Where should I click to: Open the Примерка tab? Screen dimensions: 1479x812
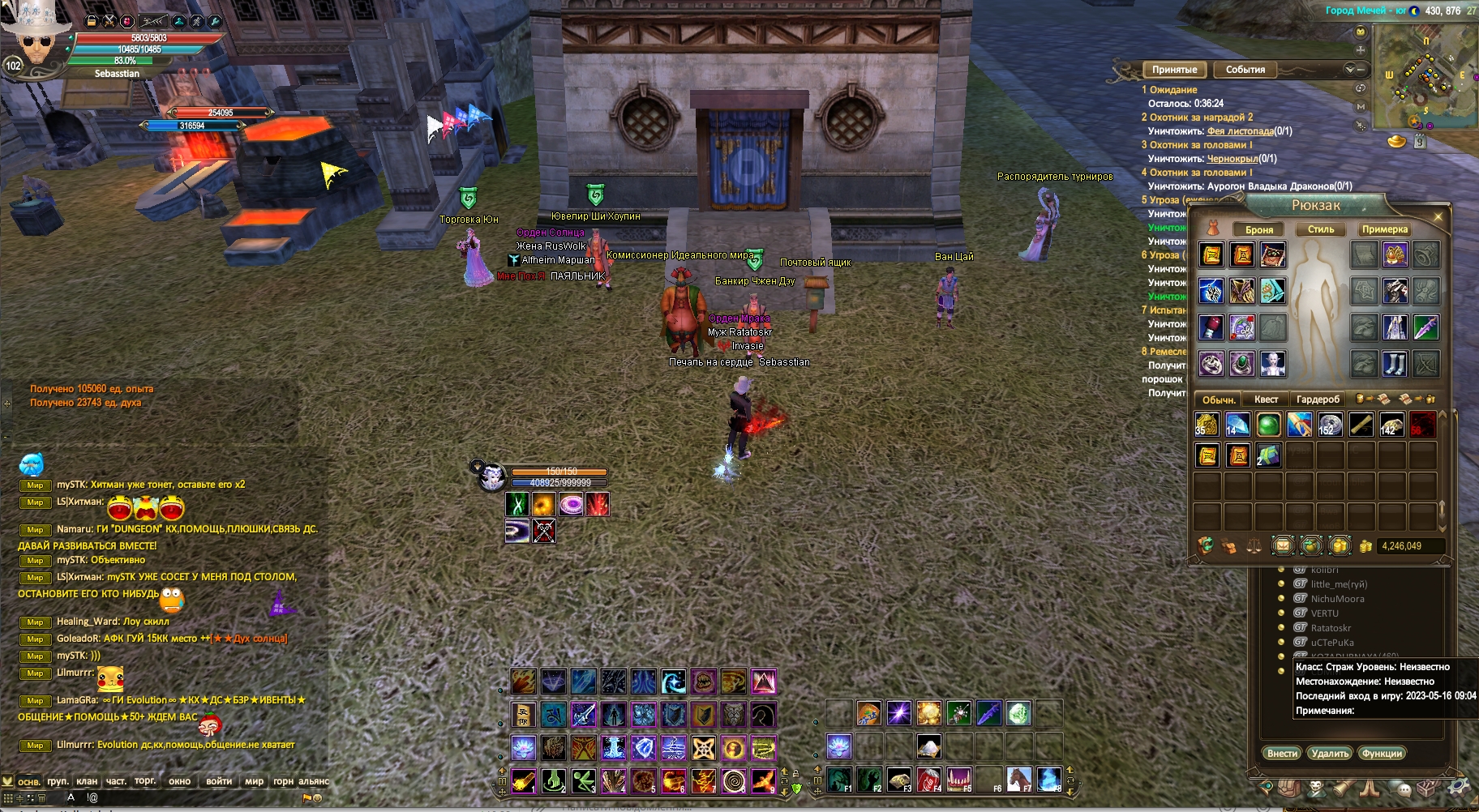(x=1384, y=229)
